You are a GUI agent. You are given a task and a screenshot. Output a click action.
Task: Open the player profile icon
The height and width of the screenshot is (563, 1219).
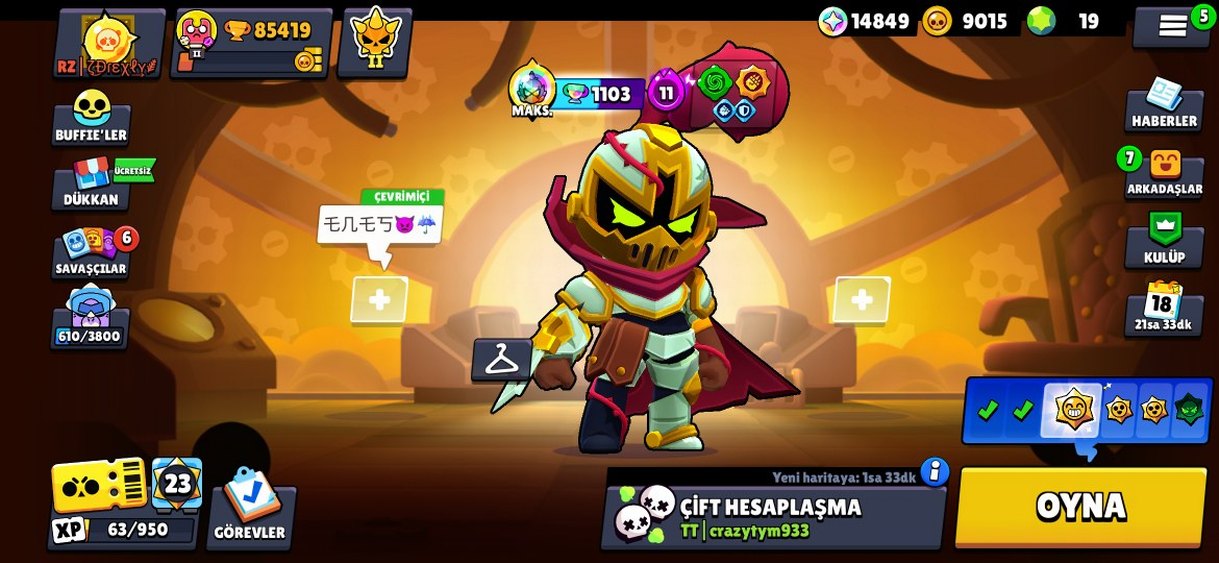click(x=108, y=44)
